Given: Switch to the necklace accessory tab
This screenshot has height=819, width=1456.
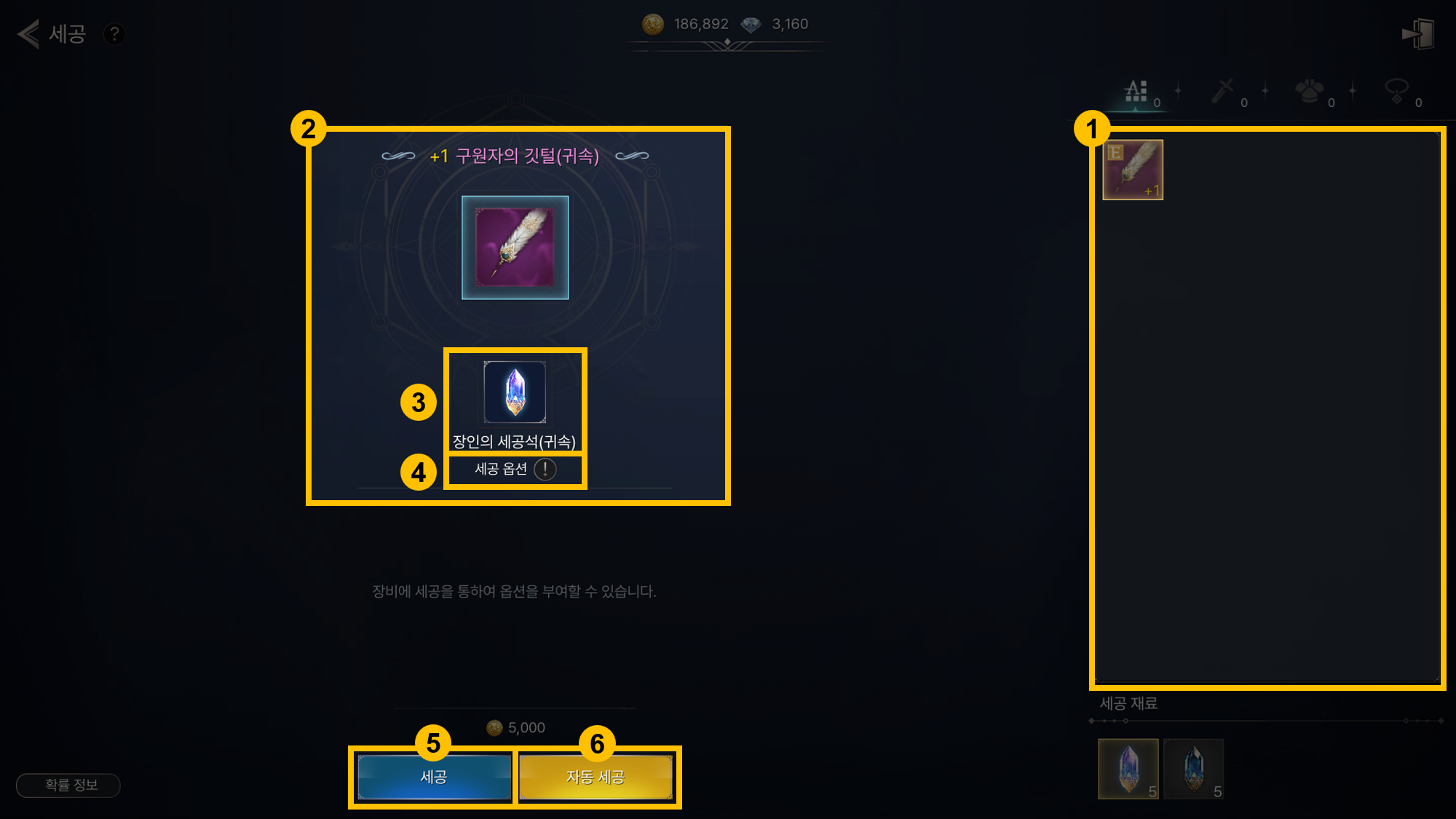Looking at the screenshot, I should coord(1396,92).
